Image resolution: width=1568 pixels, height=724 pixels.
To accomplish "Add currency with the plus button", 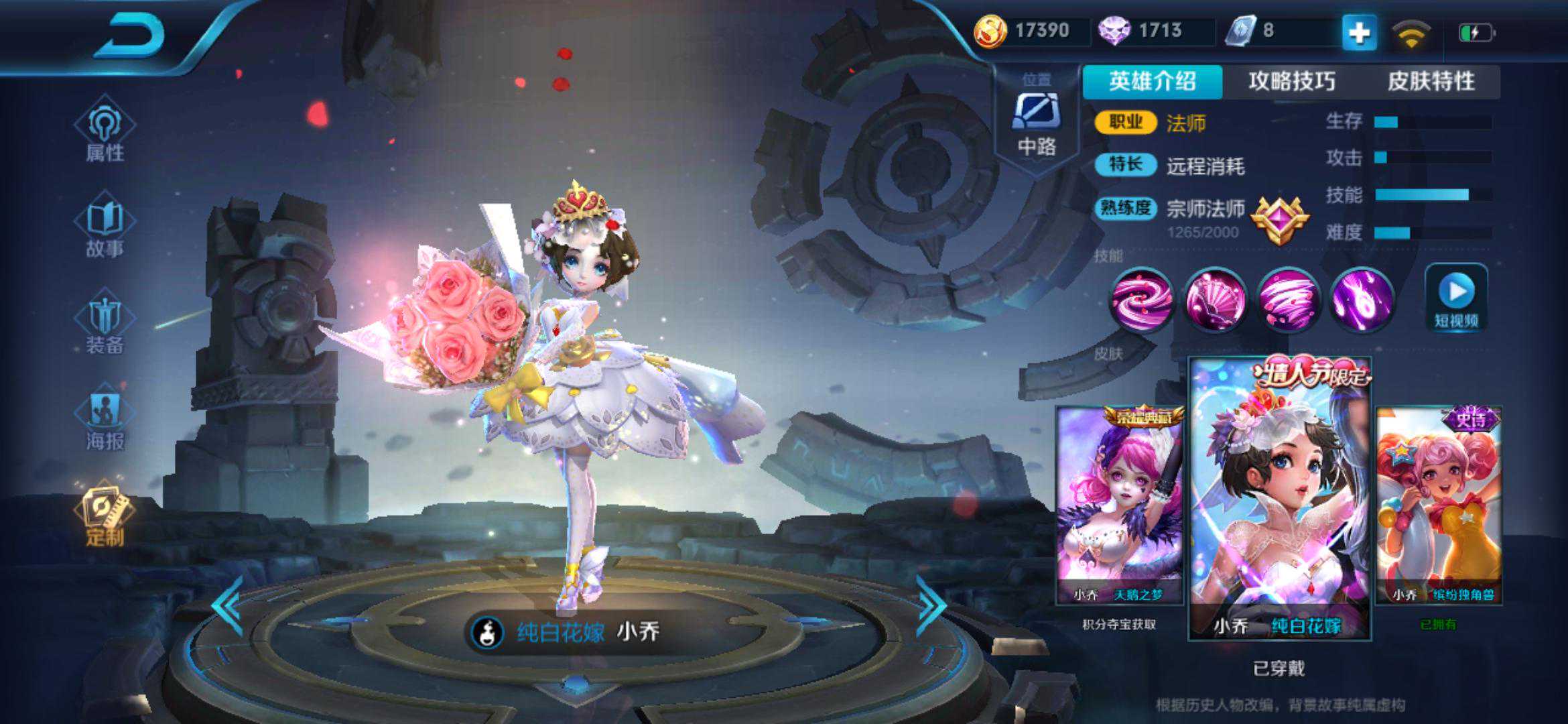I will pos(1359,32).
